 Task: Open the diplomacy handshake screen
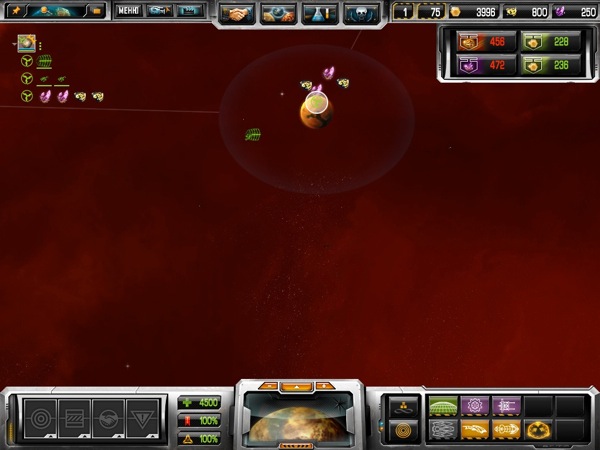tap(237, 13)
